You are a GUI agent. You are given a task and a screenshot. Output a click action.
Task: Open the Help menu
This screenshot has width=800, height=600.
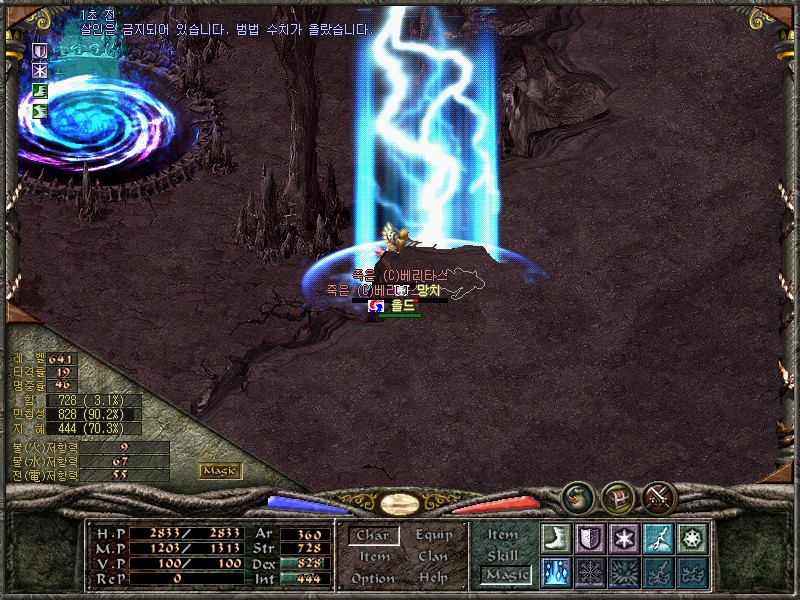pyautogui.click(x=433, y=578)
